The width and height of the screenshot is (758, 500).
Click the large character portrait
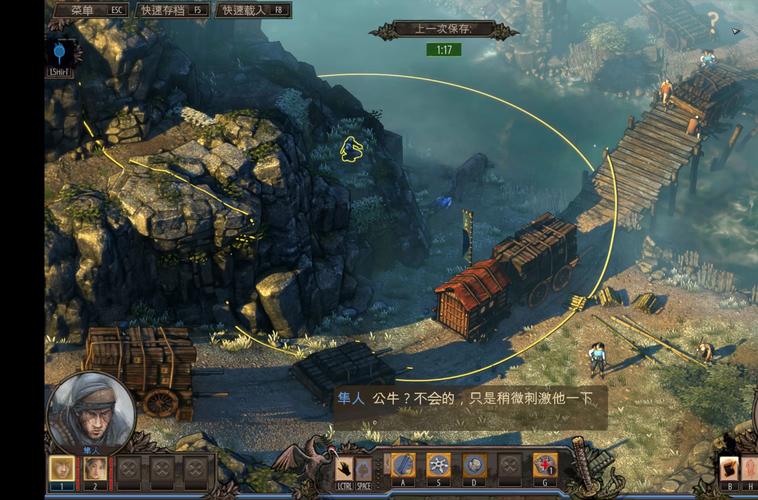pos(91,412)
